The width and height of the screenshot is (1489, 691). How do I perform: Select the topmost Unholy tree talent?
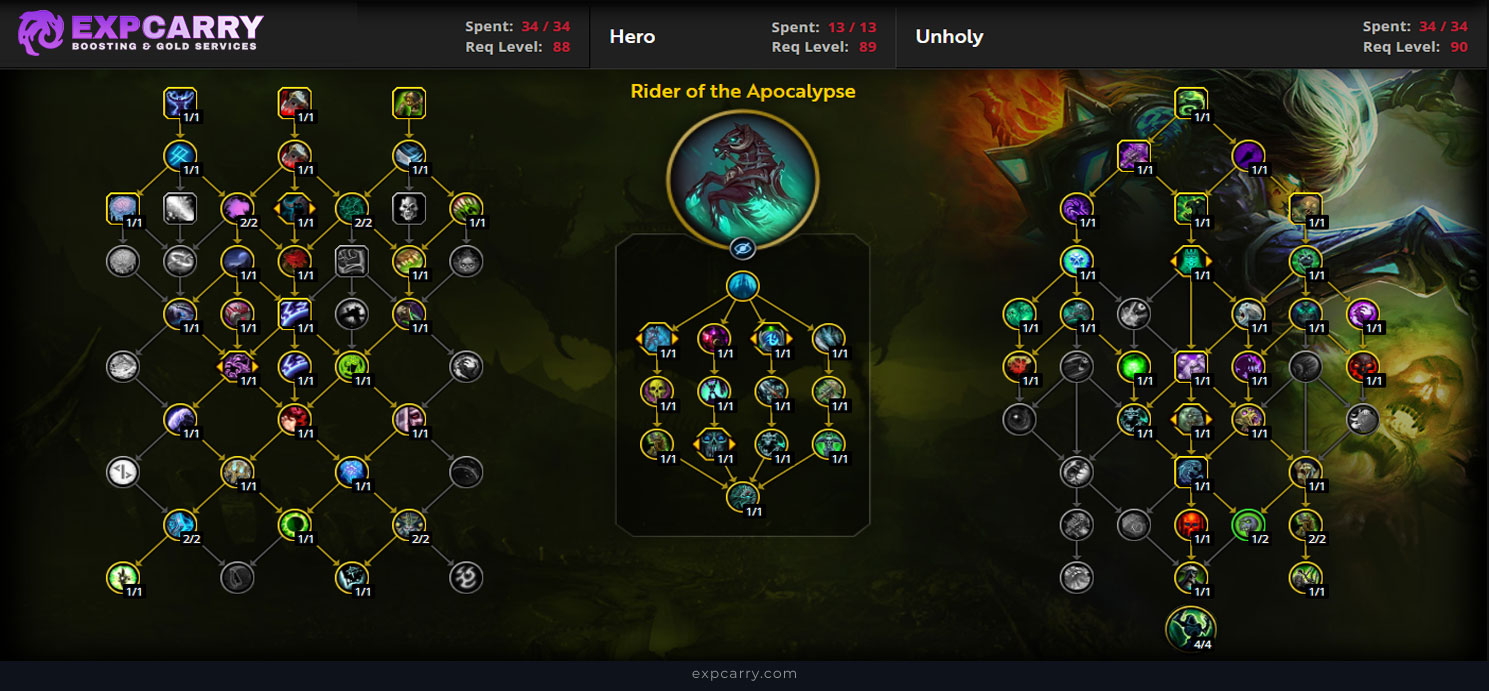1190,102
